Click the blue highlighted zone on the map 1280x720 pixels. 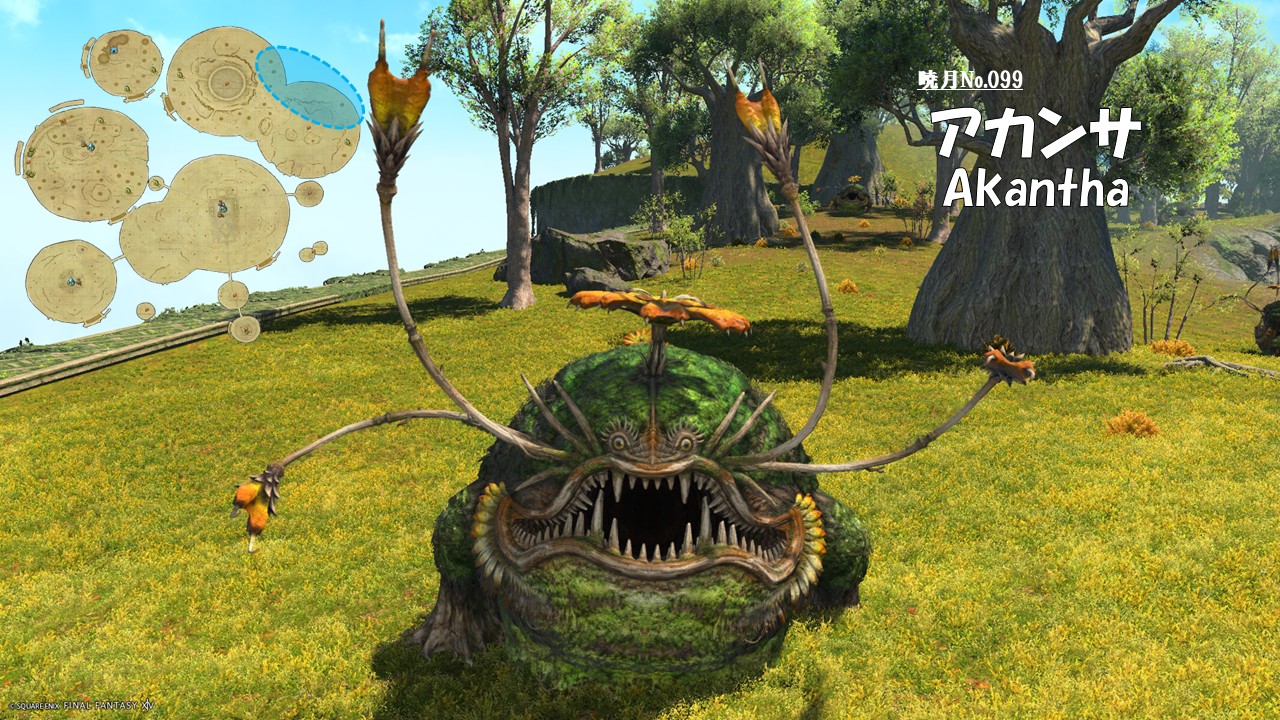[x=309, y=88]
